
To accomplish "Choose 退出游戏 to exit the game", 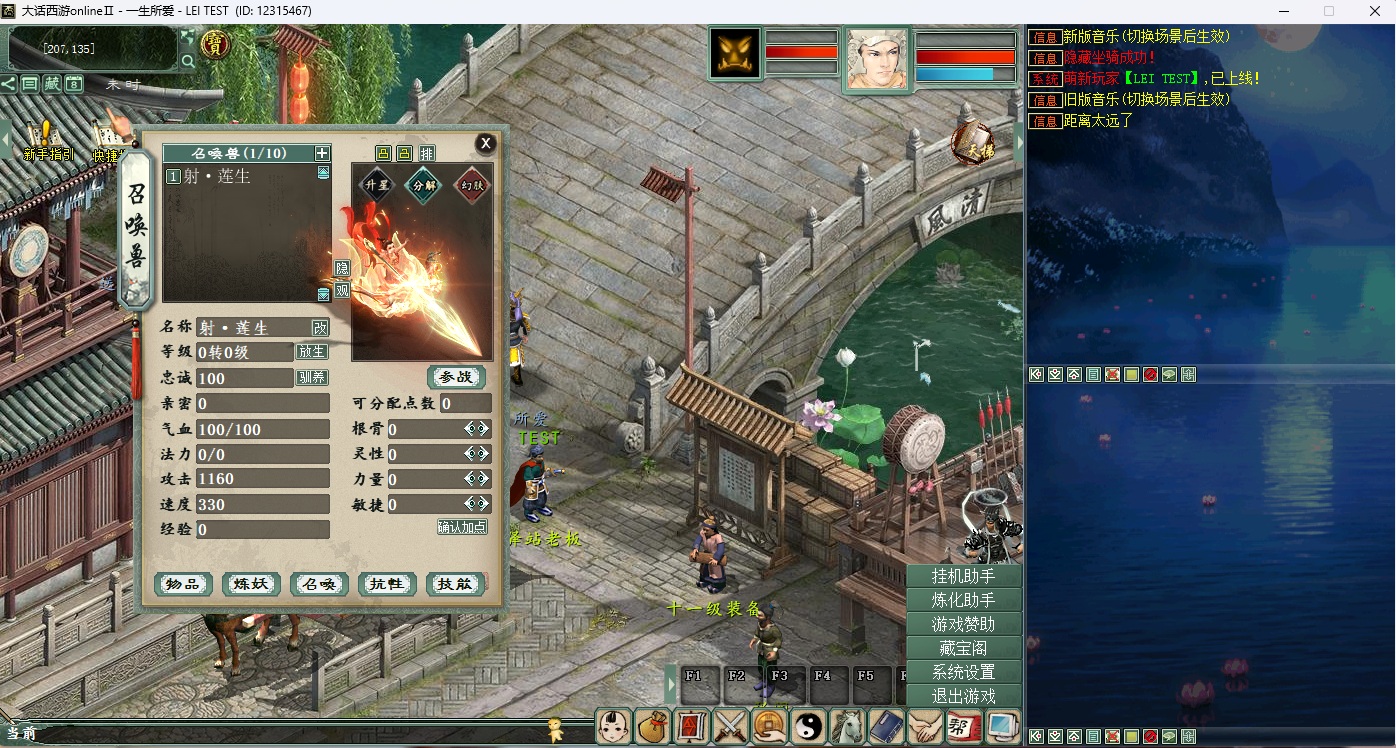I will [x=963, y=696].
